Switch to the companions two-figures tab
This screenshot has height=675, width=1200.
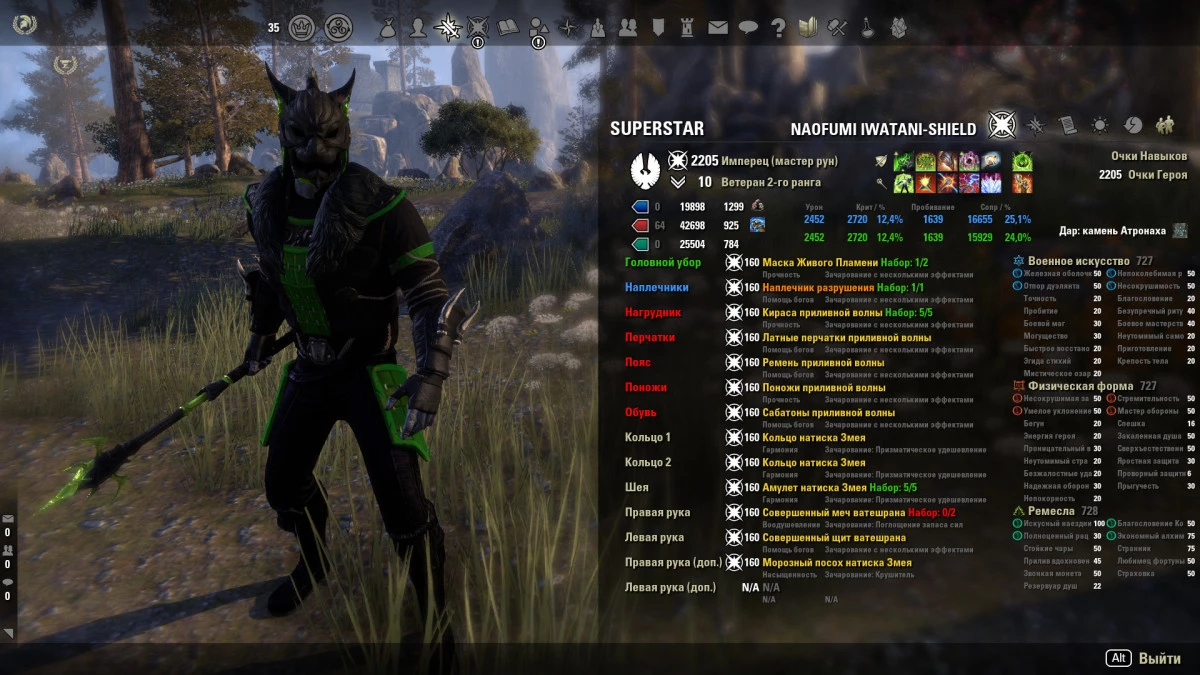[x=1165, y=125]
